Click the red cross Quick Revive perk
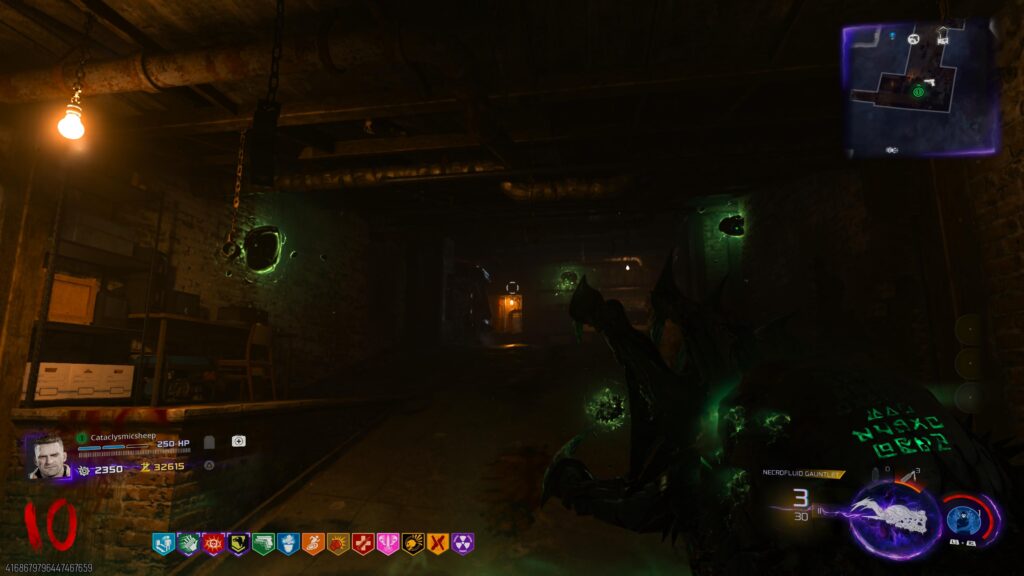Screen dimensions: 1024x576 click(x=363, y=543)
